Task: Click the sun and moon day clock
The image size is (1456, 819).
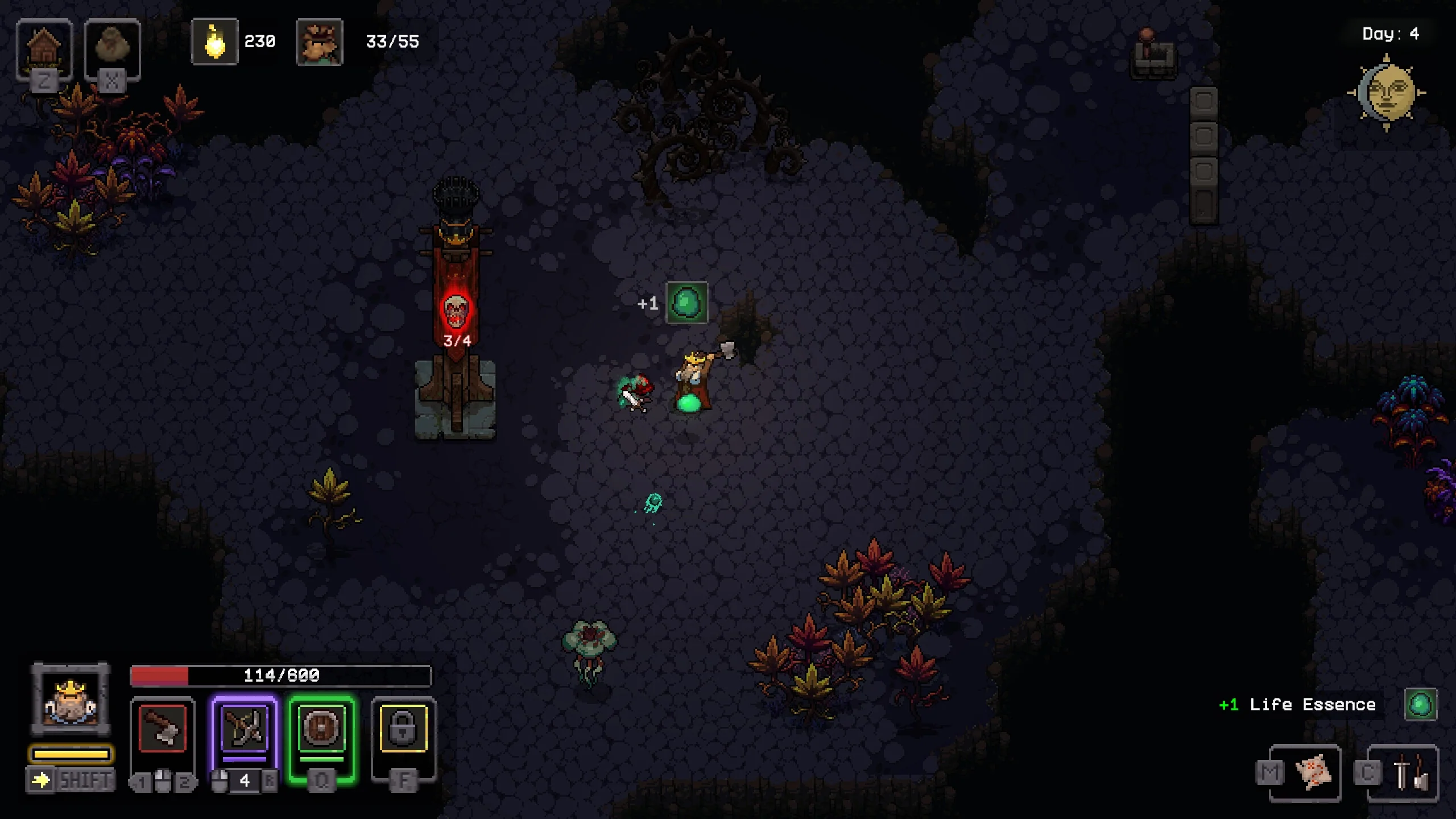Action: pyautogui.click(x=1387, y=93)
